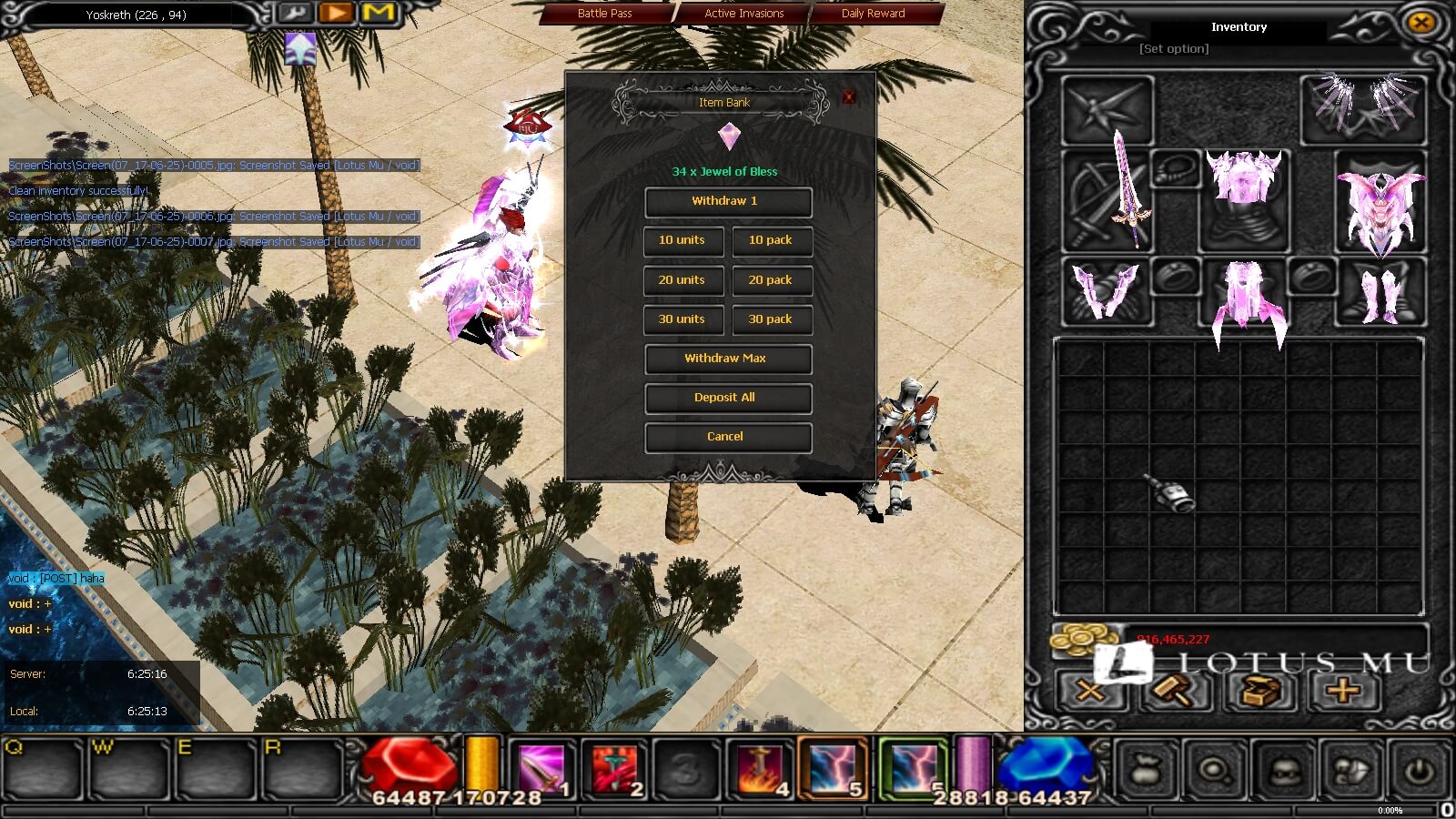Click the Deposit All button

727,398
